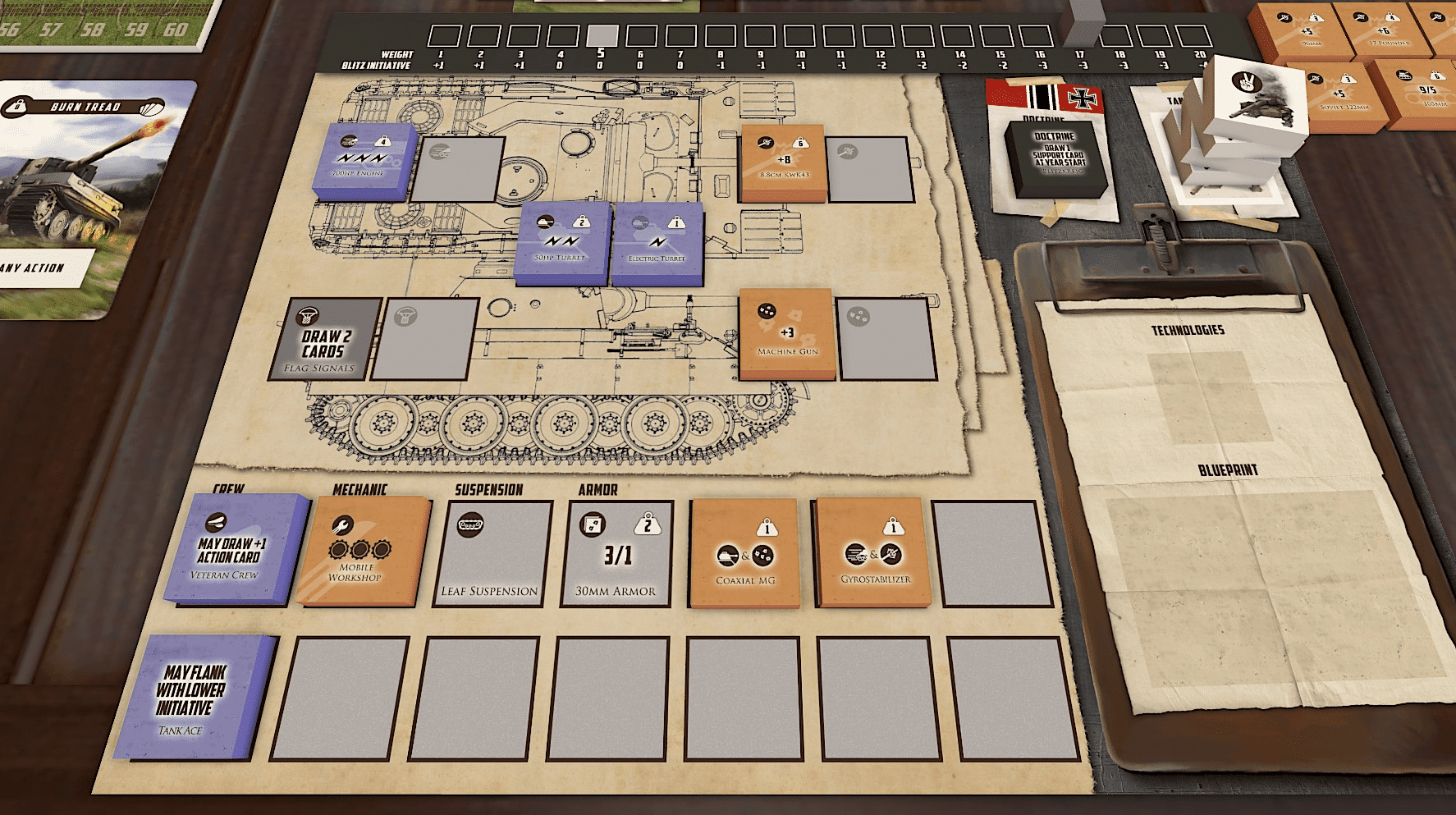1456x815 pixels.
Task: Select the 30Hp Turret tile
Action: coord(564,245)
